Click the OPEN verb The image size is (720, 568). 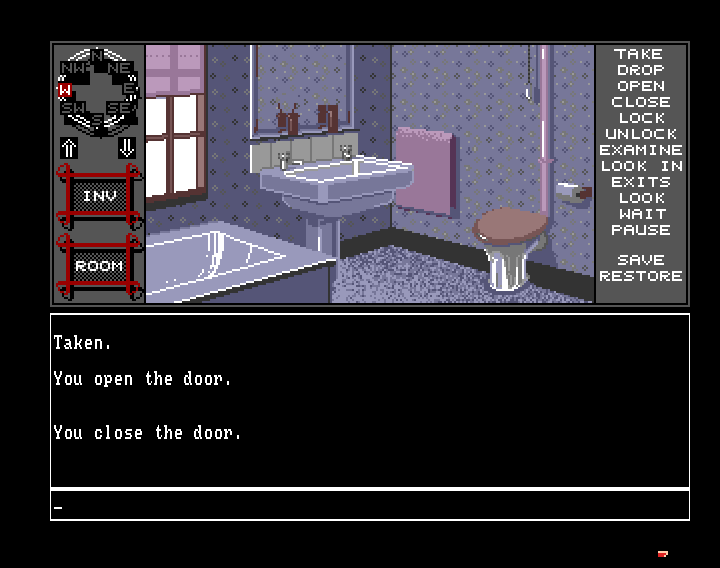pos(640,86)
